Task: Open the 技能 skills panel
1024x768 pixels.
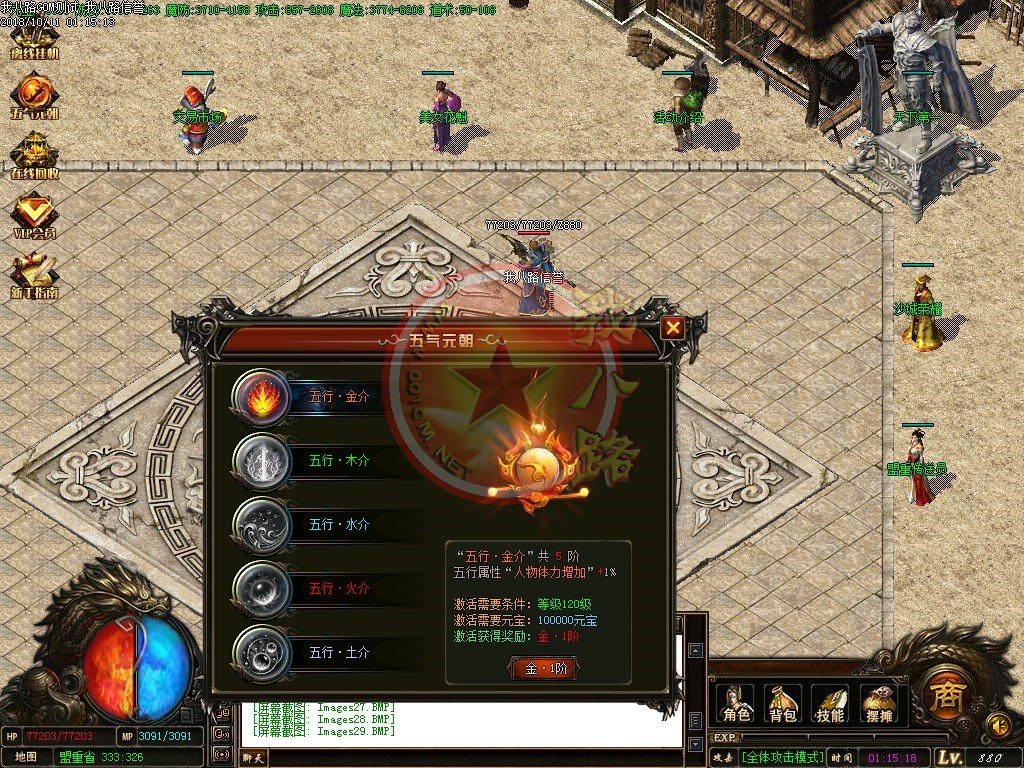Action: 830,703
